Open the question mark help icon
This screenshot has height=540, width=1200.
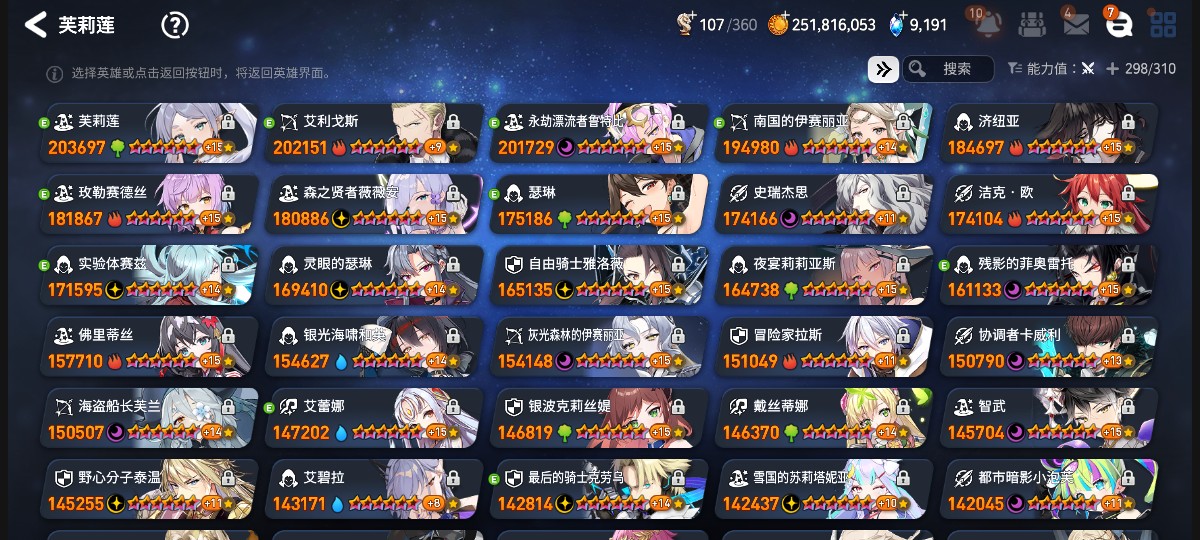point(175,25)
